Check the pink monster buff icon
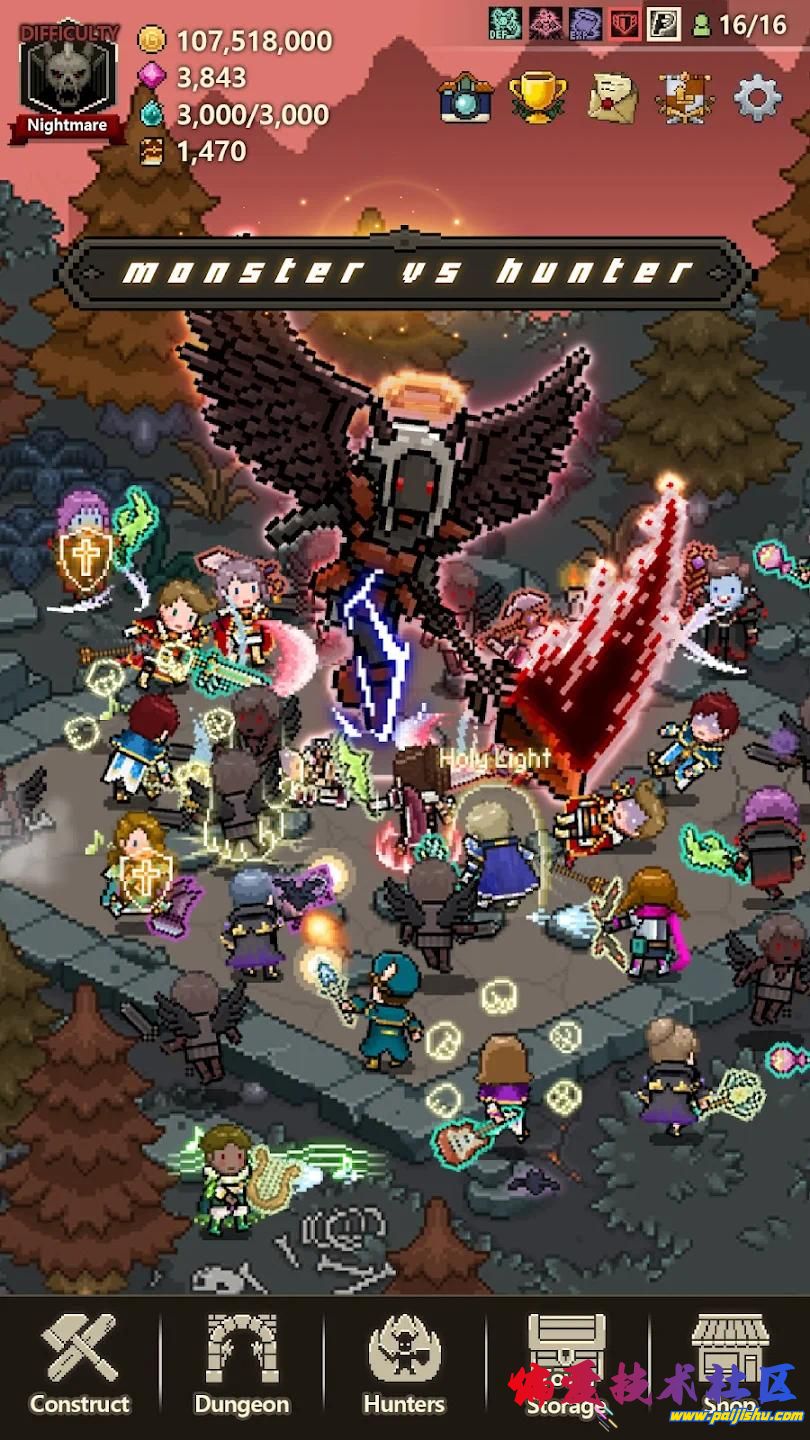Image resolution: width=810 pixels, height=1440 pixels. pyautogui.click(x=545, y=23)
